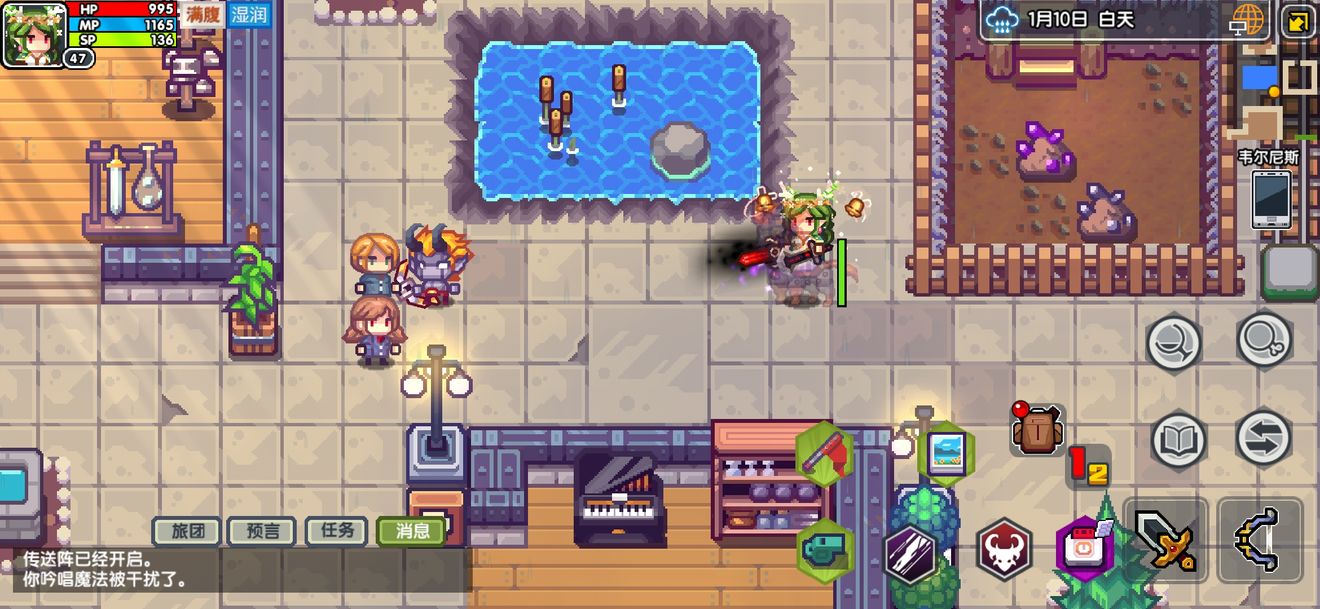
Task: Open the landscape picture item slot
Action: coord(944,455)
